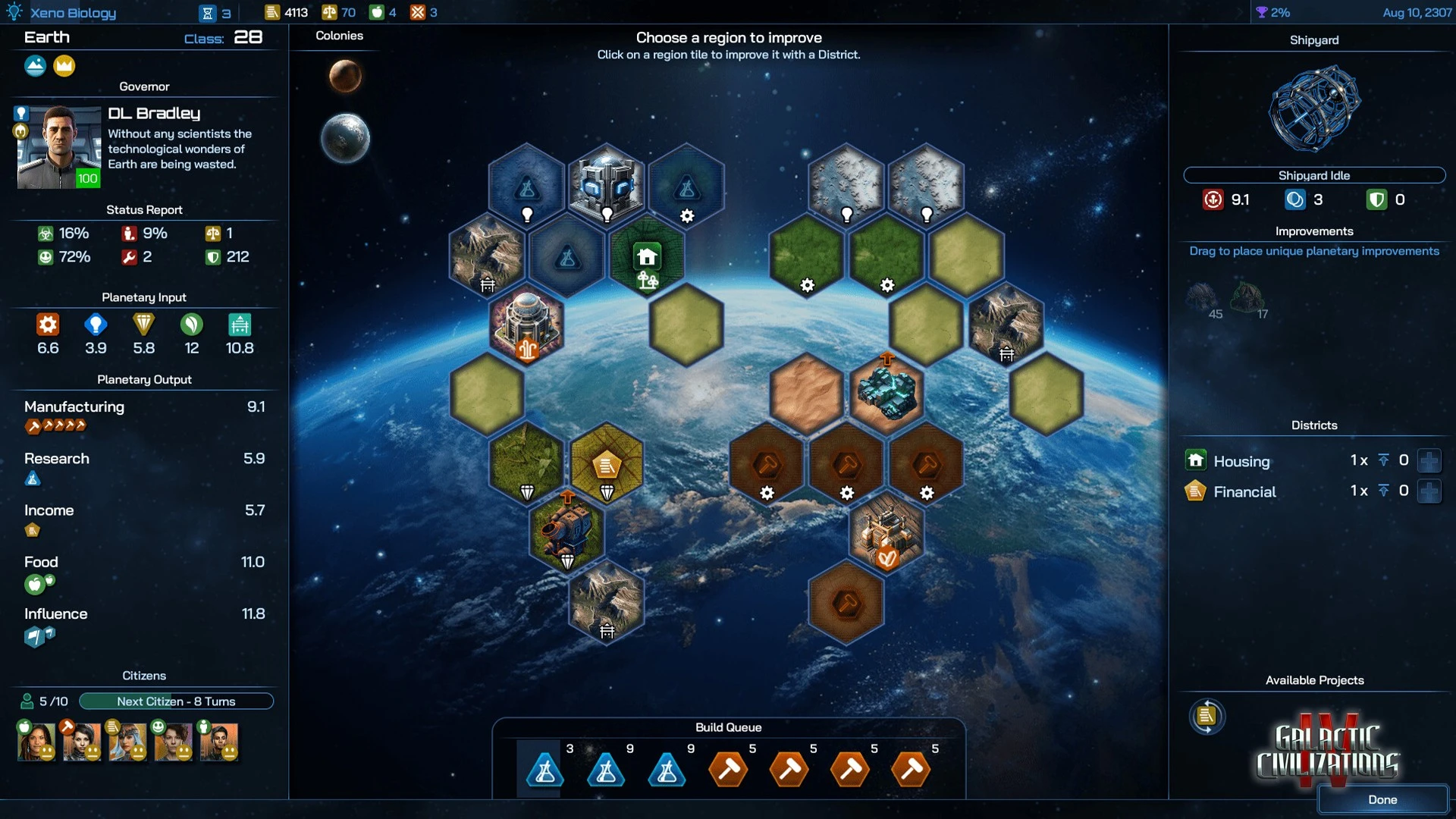Select the first citizen portrait
Viewport: 1456px width, 819px height.
tap(36, 741)
